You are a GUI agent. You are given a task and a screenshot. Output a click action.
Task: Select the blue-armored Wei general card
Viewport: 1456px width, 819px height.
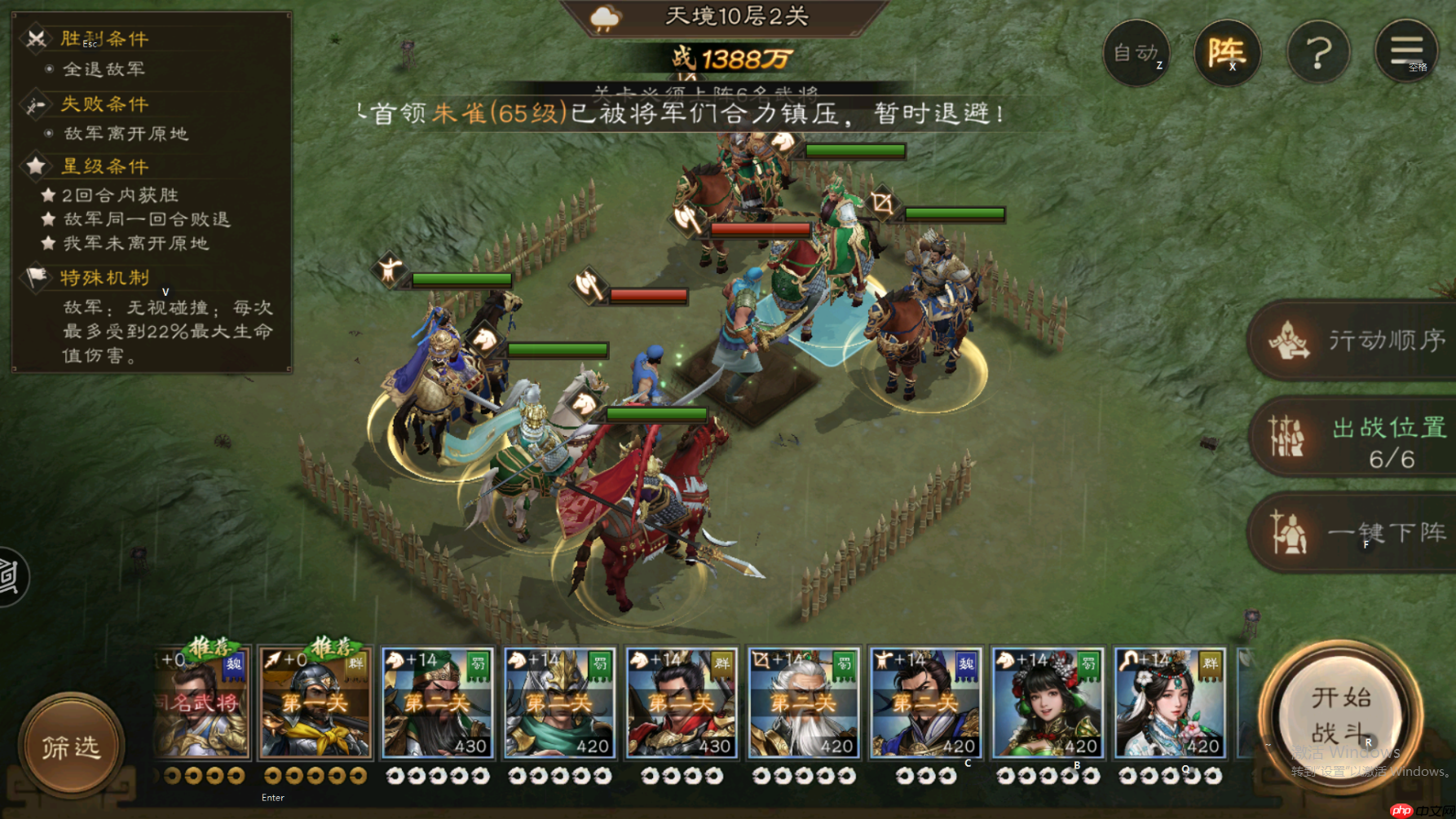925,703
